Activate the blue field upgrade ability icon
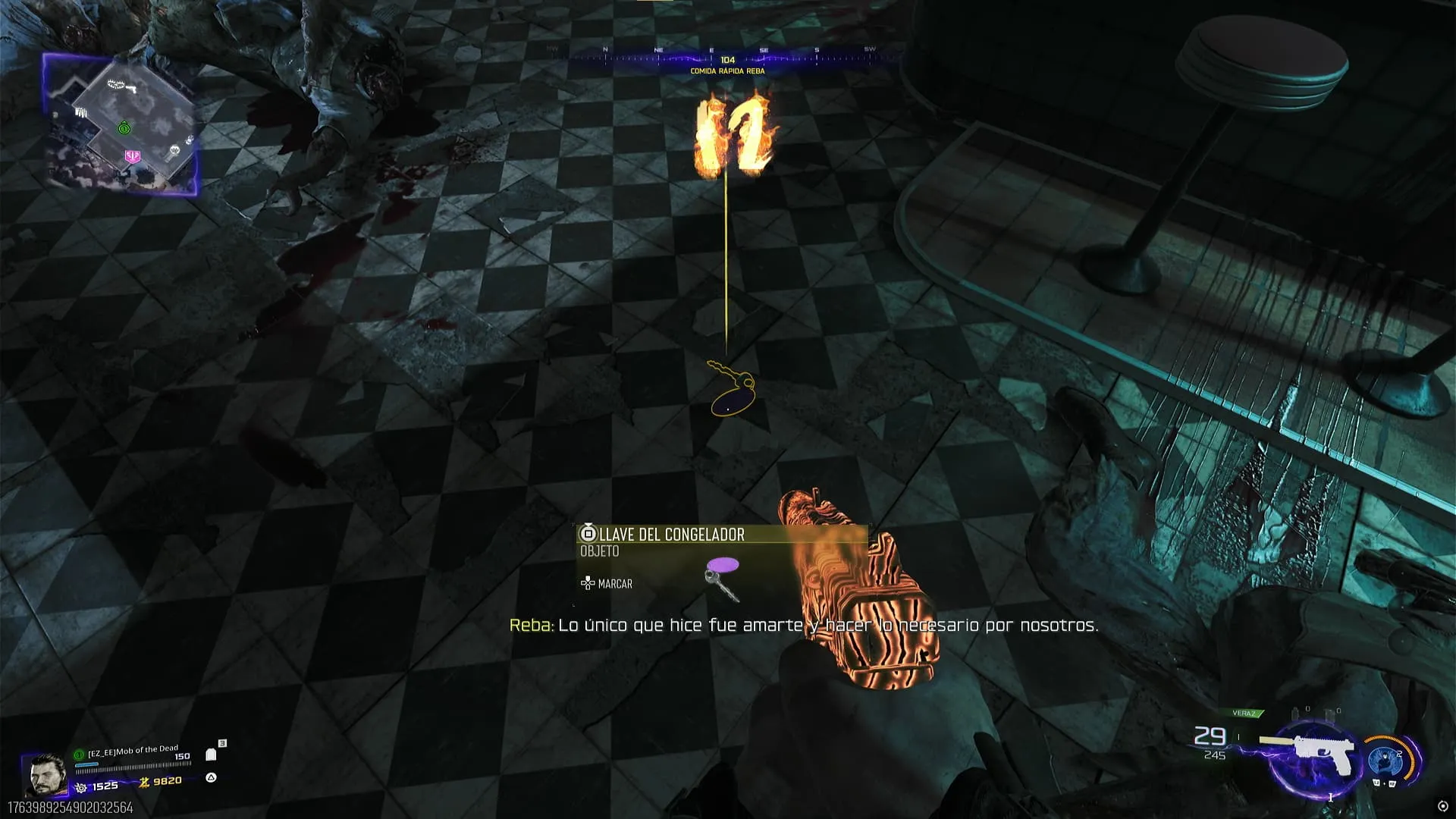The height and width of the screenshot is (819, 1456). [x=1385, y=760]
